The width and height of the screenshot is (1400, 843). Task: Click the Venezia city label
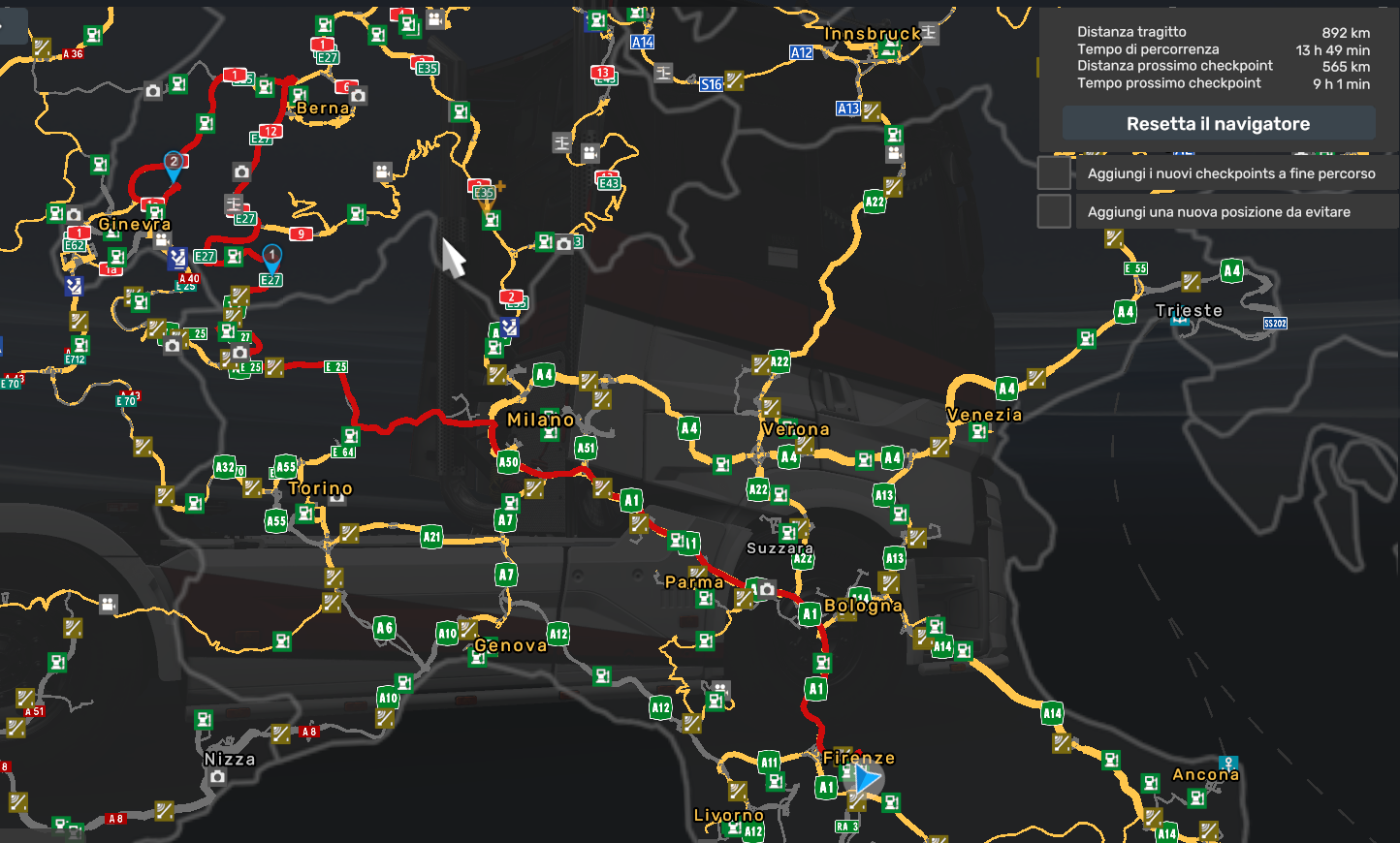click(985, 415)
